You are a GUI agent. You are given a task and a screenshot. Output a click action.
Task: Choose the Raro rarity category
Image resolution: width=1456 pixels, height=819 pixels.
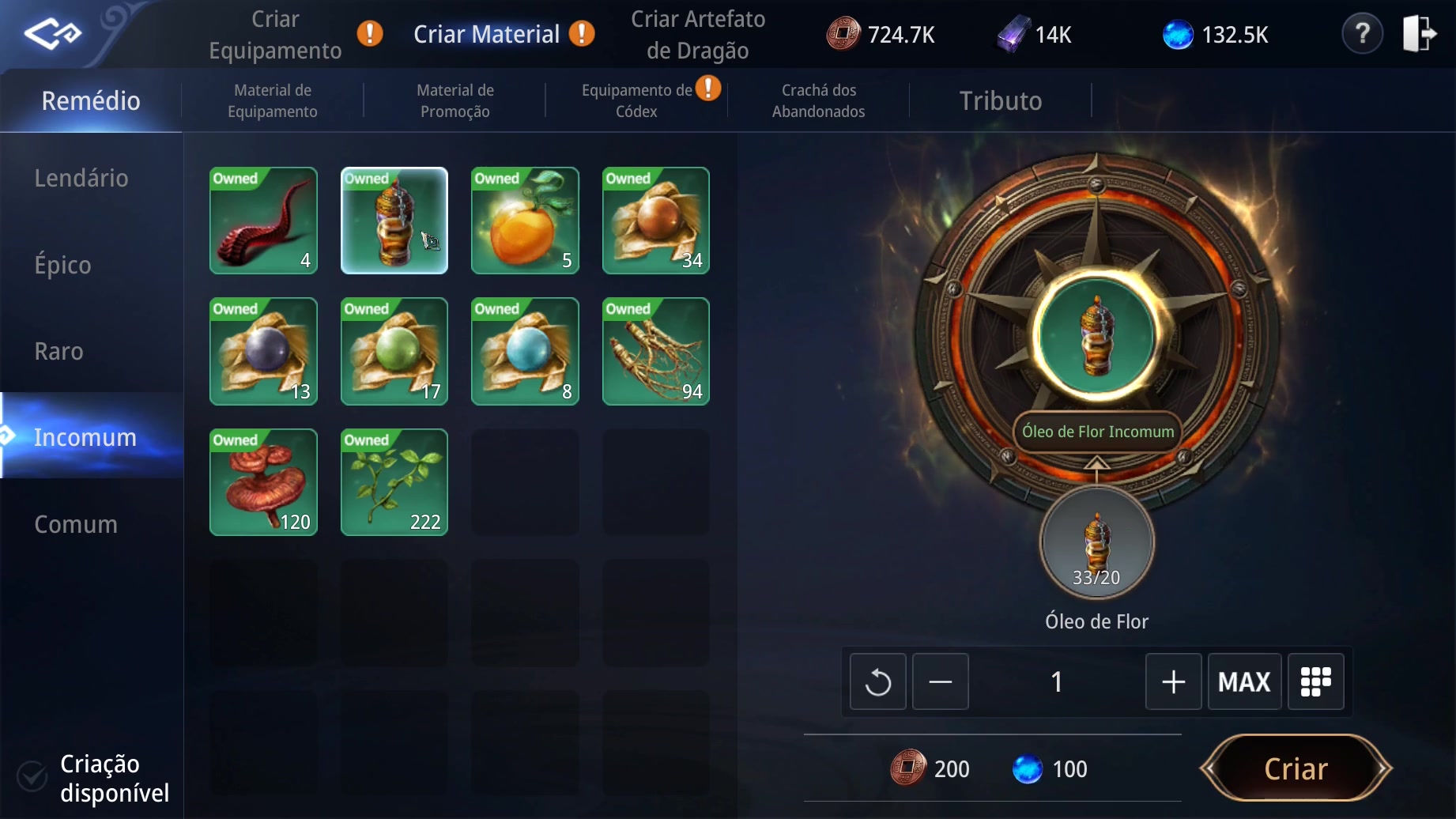tap(59, 351)
